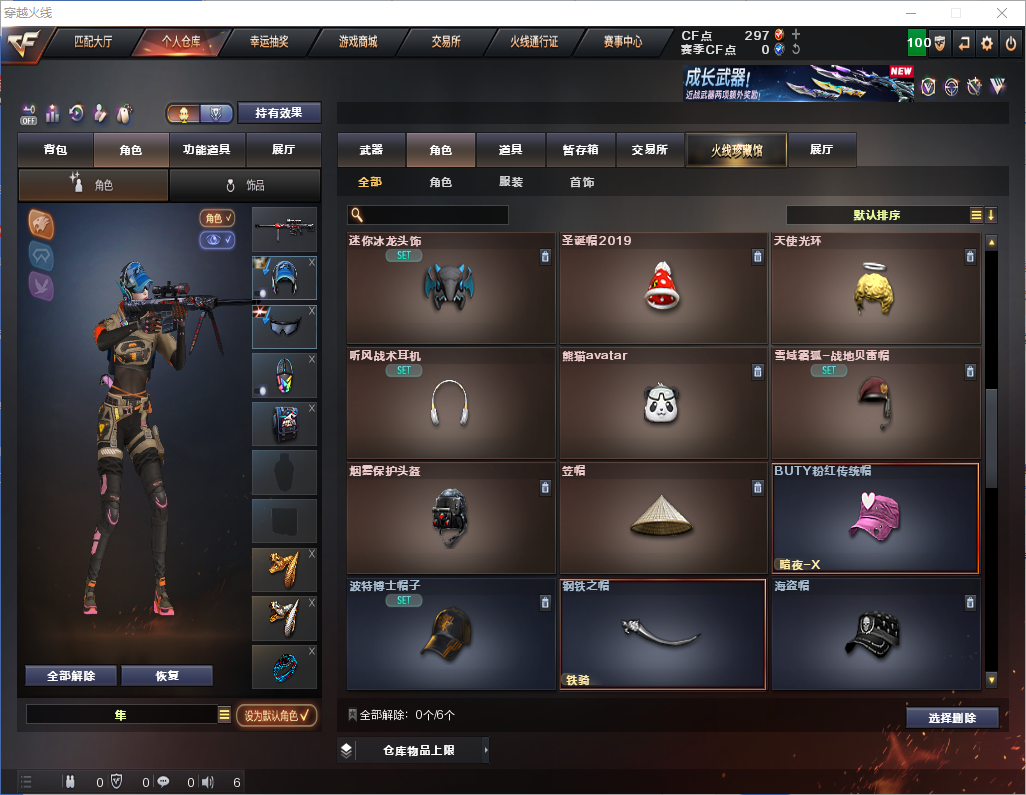Pick the BUTY粉红传统帽 pink cap
Viewport: 1026px width, 795px height.
point(875,517)
